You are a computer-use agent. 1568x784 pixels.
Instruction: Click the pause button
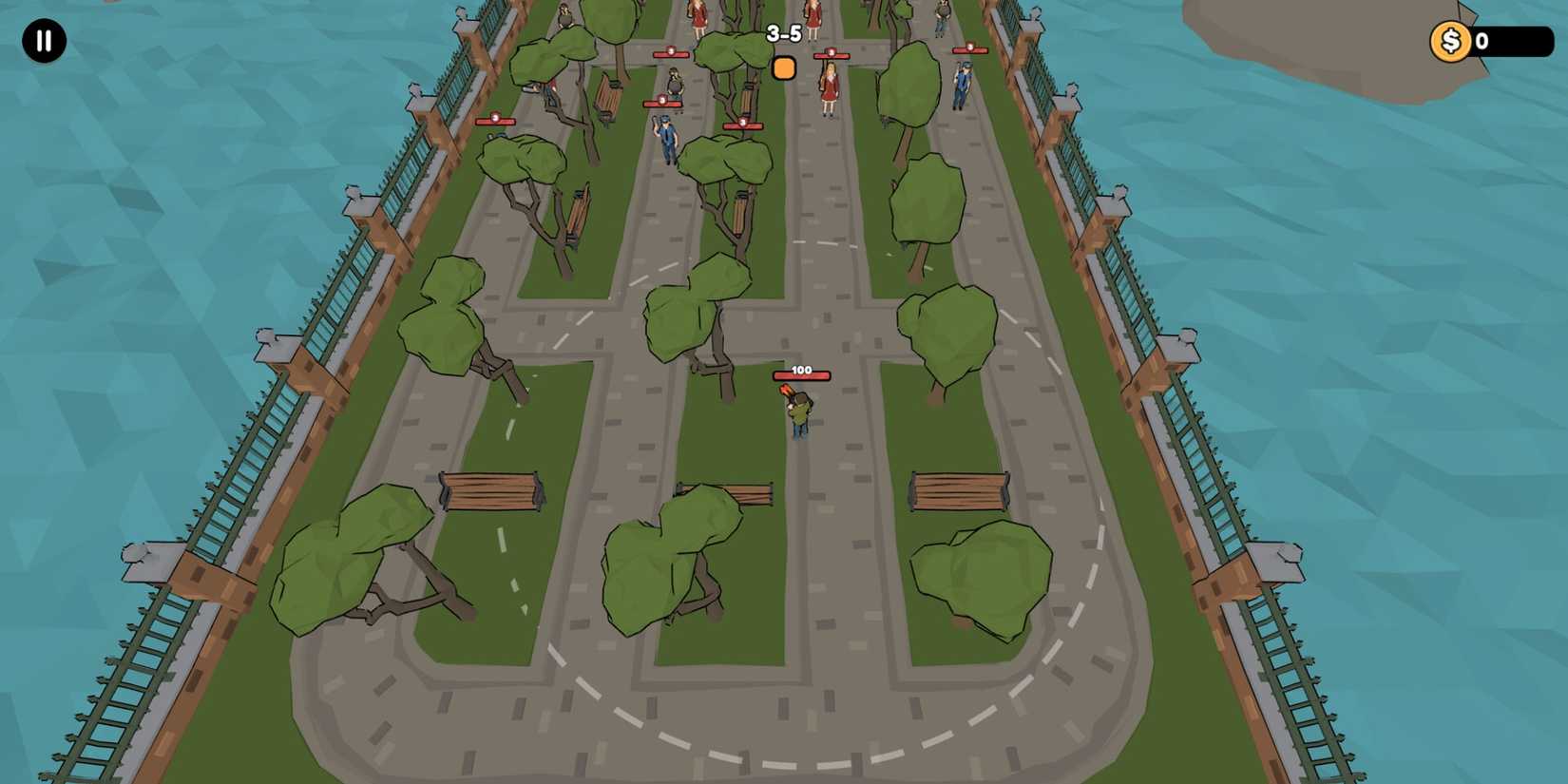pyautogui.click(x=42, y=42)
